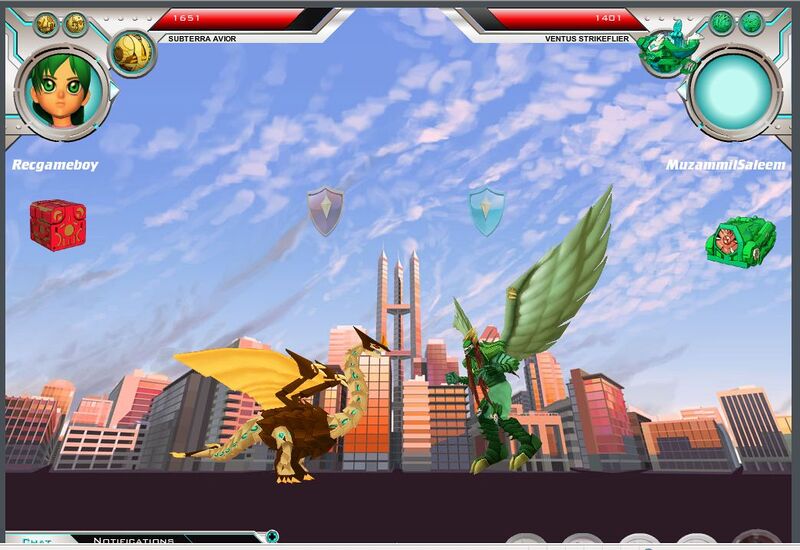Screen dimensions: 800x550
Task: Click the purple shield icon
Action: 325,211
